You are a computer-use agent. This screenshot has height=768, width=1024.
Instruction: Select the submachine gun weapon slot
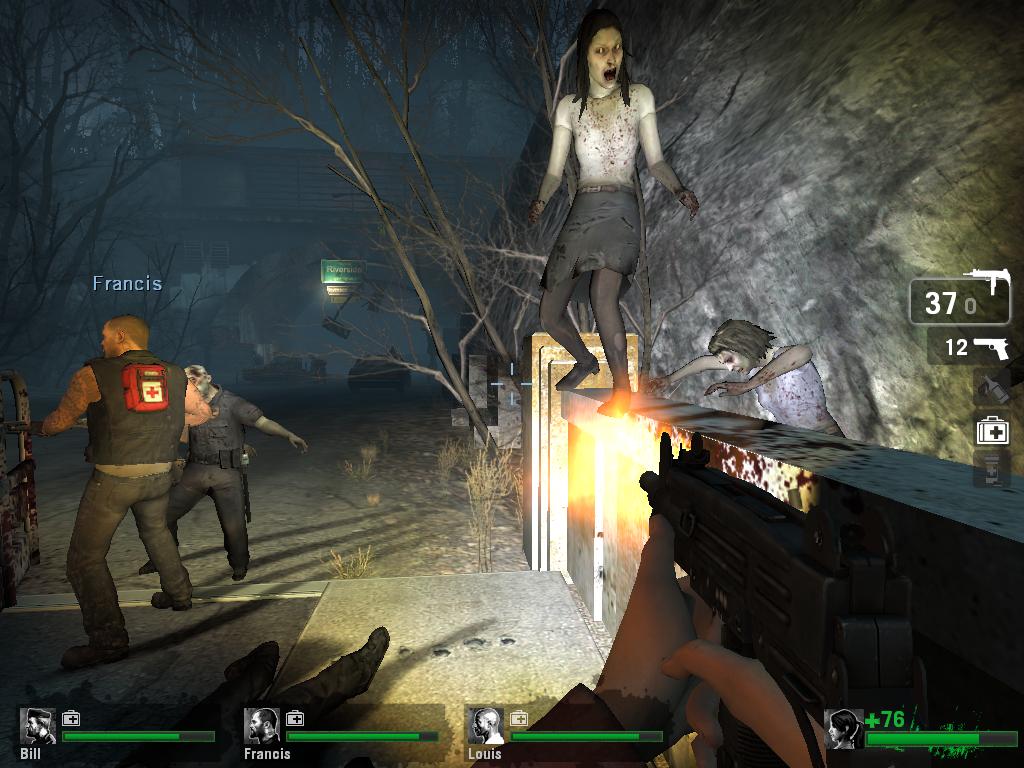[x=959, y=300]
